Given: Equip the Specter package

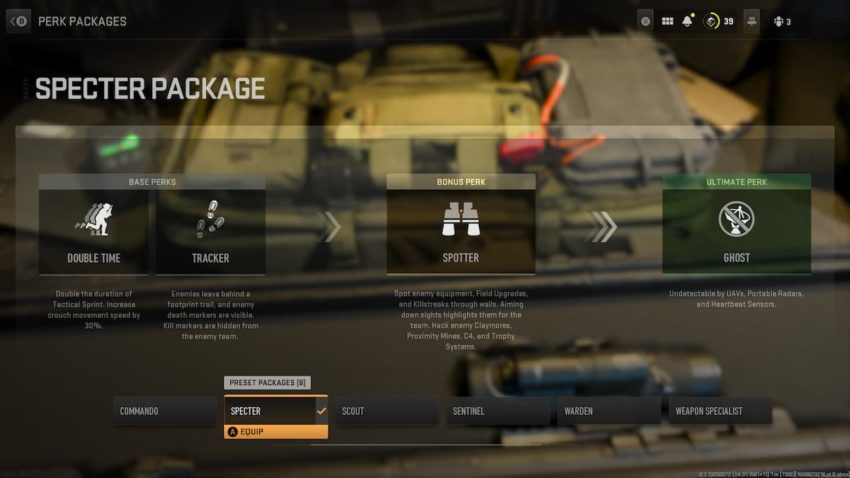Looking at the screenshot, I should coord(275,432).
